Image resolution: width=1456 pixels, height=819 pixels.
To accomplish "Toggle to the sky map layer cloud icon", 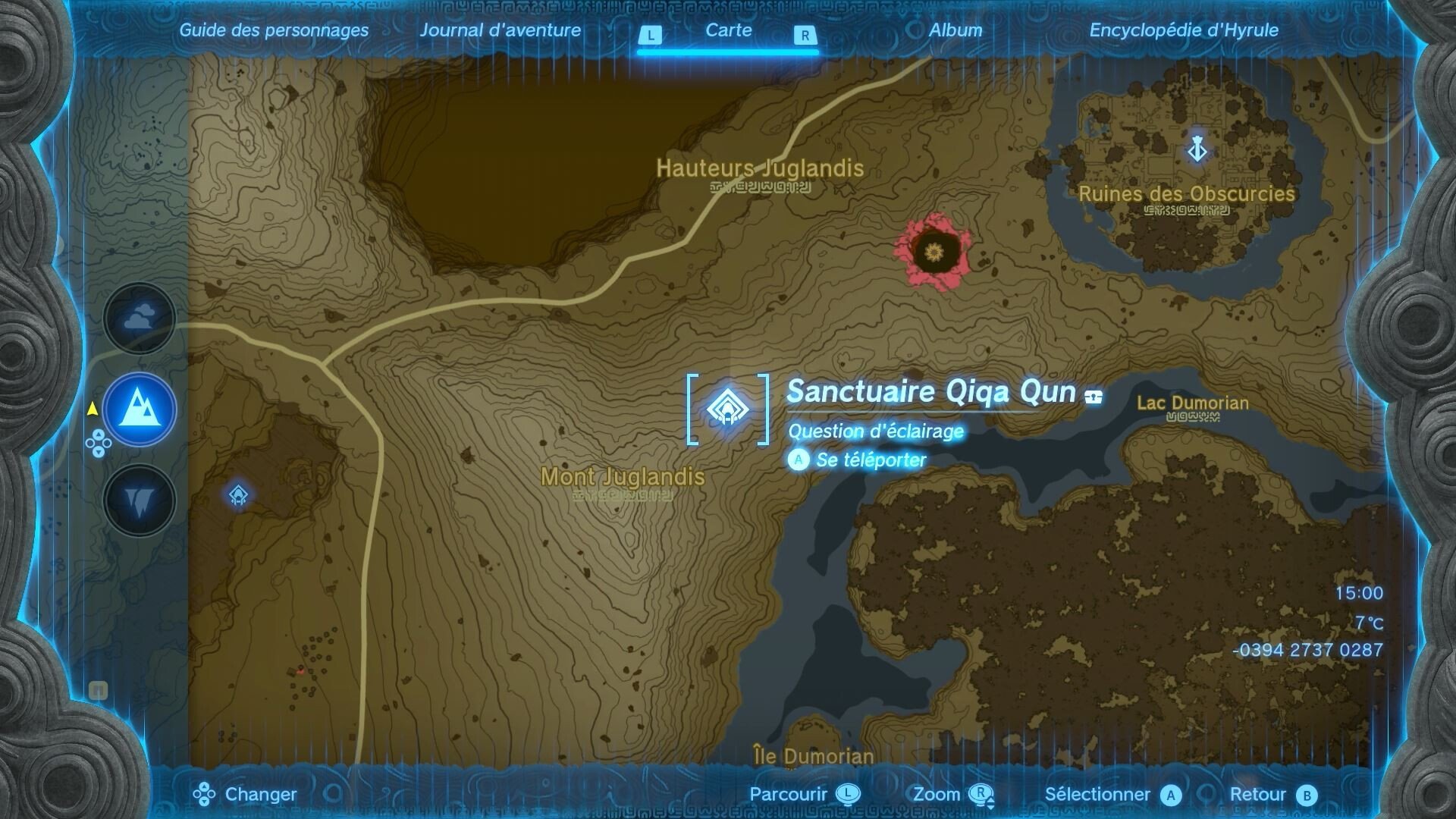I will (x=137, y=318).
